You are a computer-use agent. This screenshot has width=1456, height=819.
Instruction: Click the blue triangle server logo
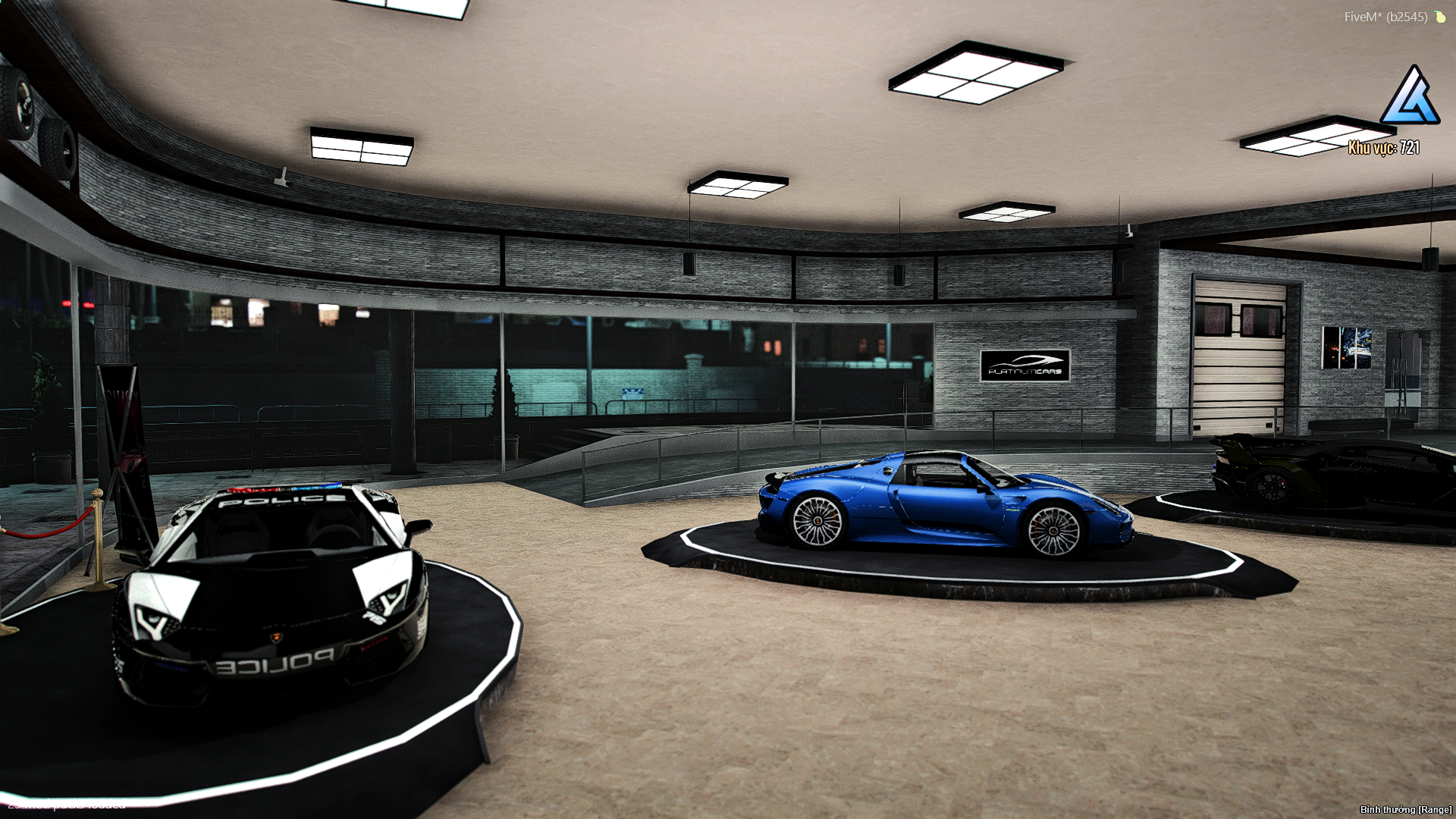pyautogui.click(x=1410, y=96)
